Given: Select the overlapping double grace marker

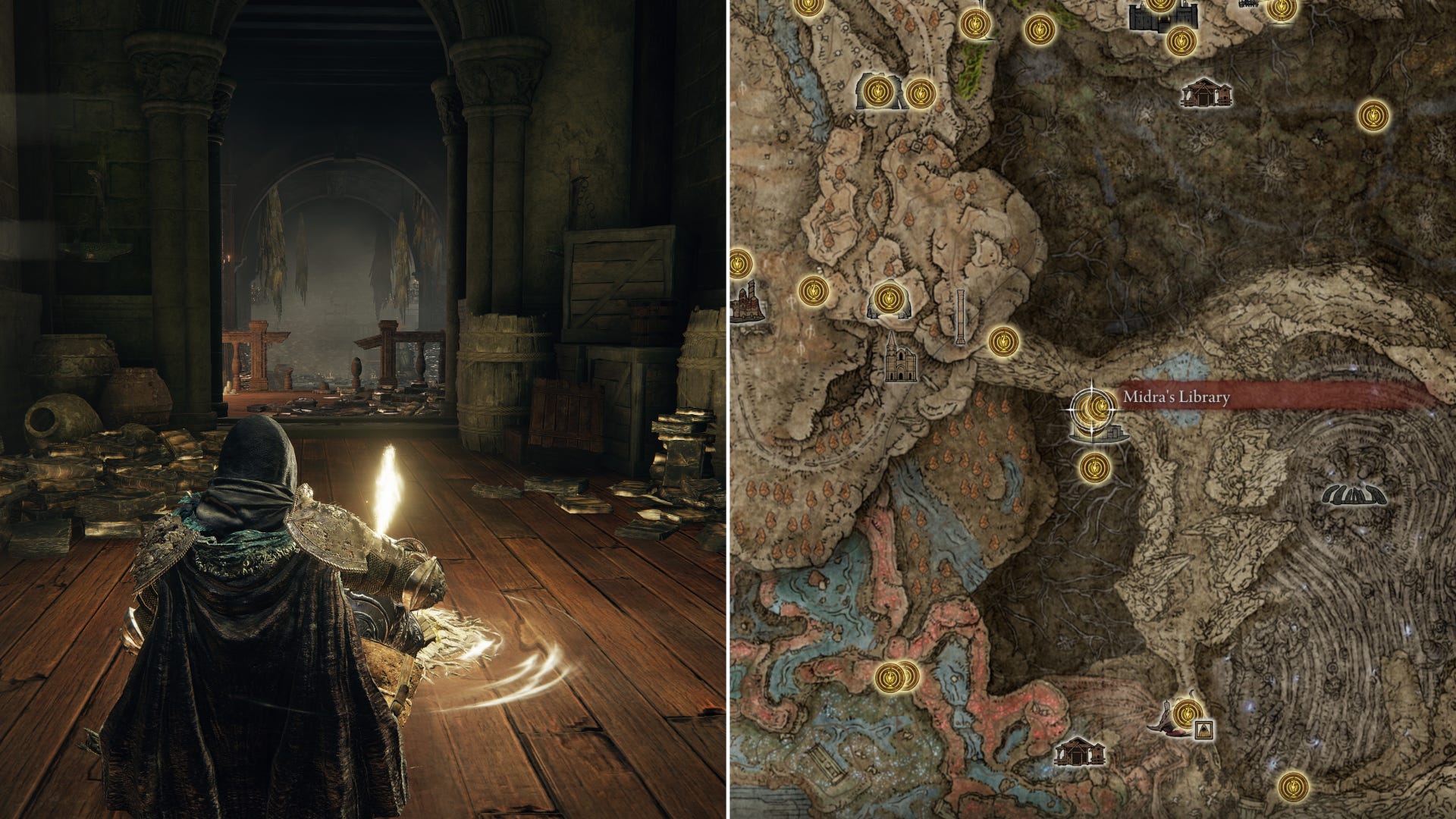Looking at the screenshot, I should (x=896, y=673).
